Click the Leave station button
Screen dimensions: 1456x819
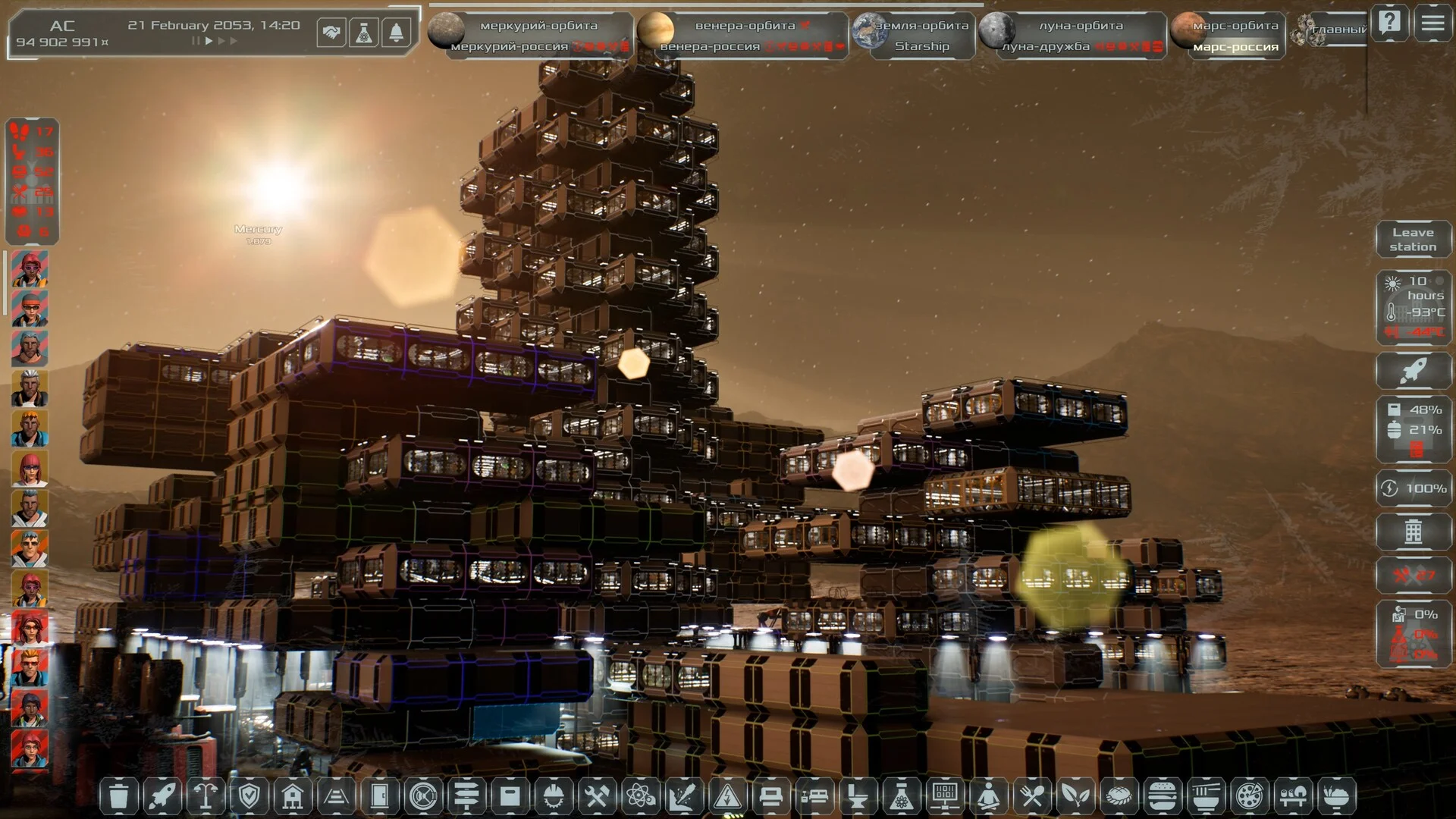1413,240
